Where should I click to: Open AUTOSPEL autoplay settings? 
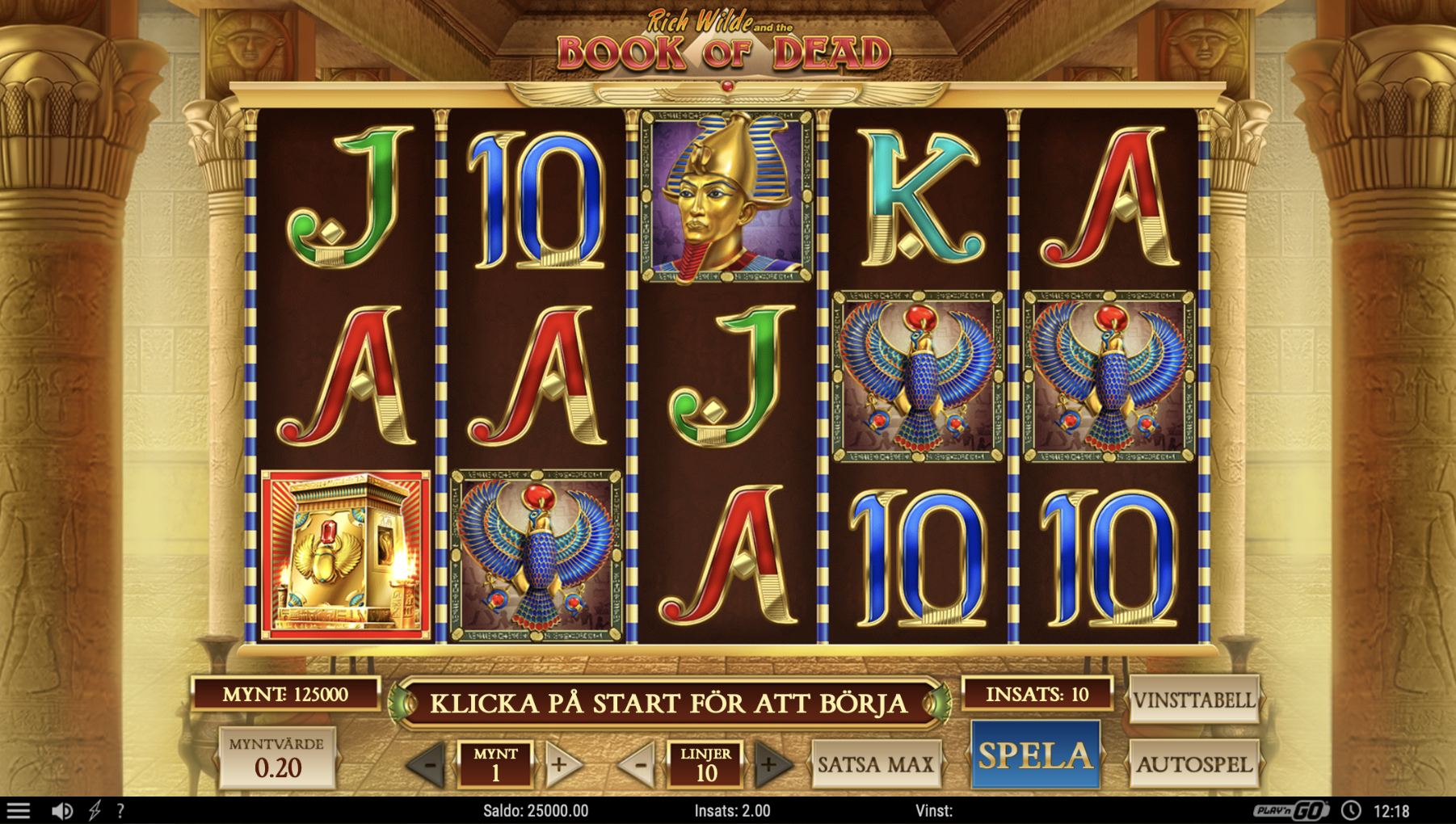[x=1193, y=763]
